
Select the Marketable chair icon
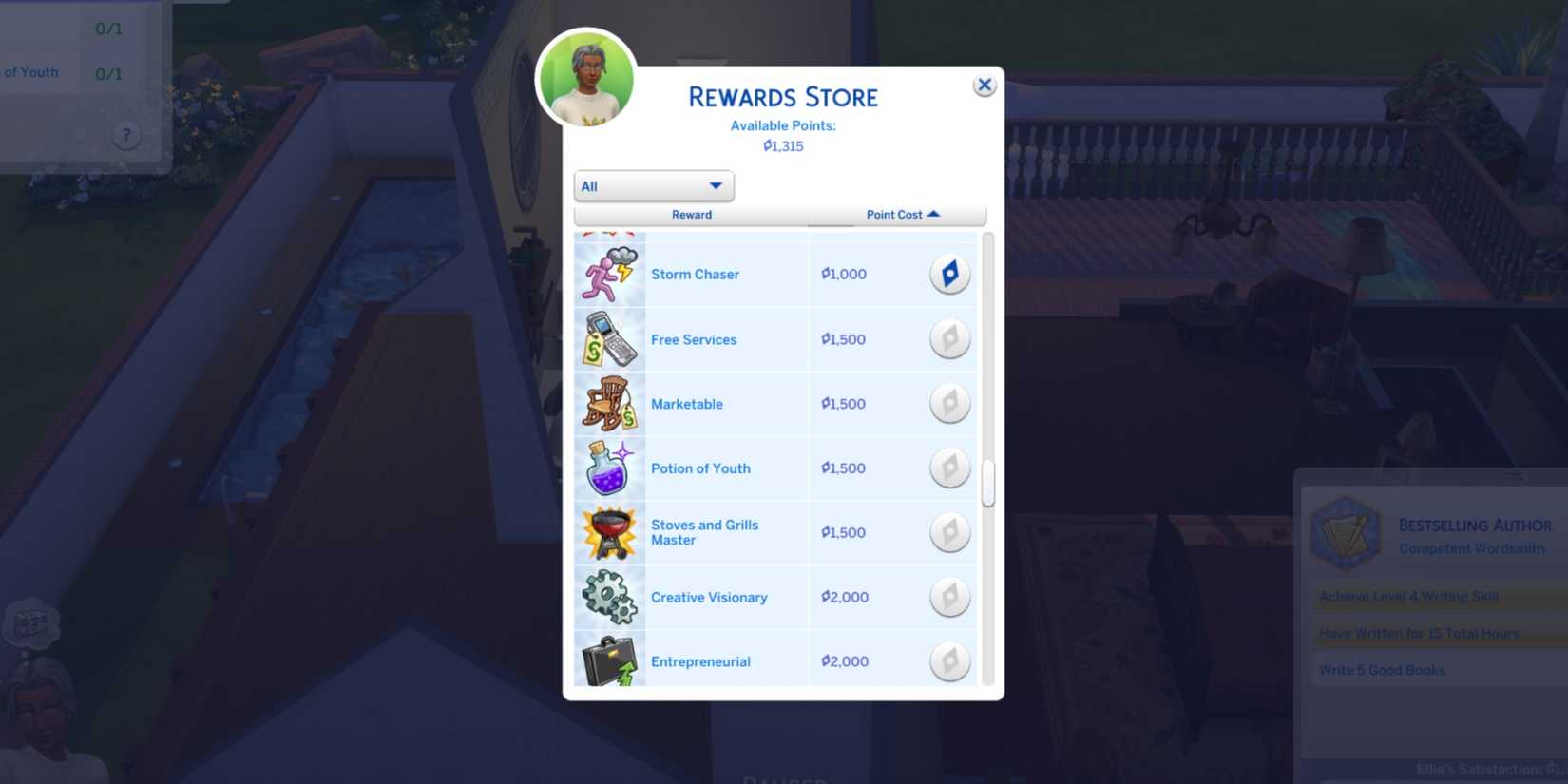[608, 403]
